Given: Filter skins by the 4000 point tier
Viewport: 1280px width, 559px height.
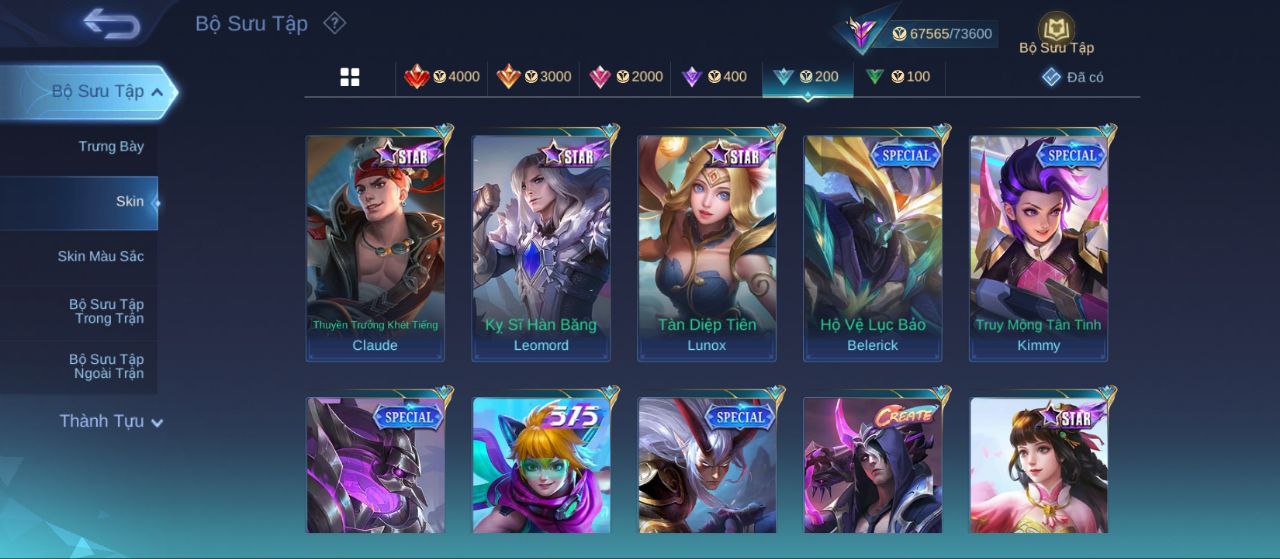Looking at the screenshot, I should click(442, 77).
